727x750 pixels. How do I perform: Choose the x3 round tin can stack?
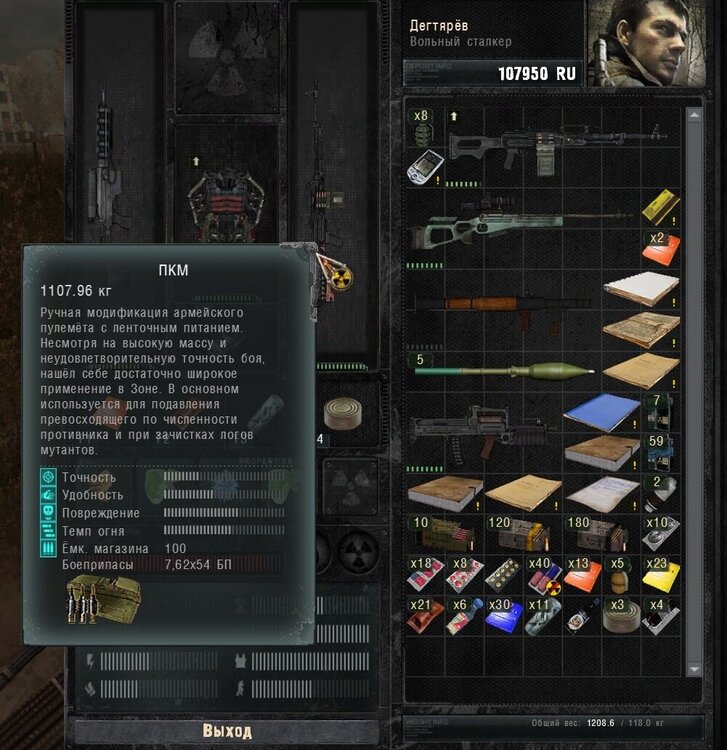point(621,619)
